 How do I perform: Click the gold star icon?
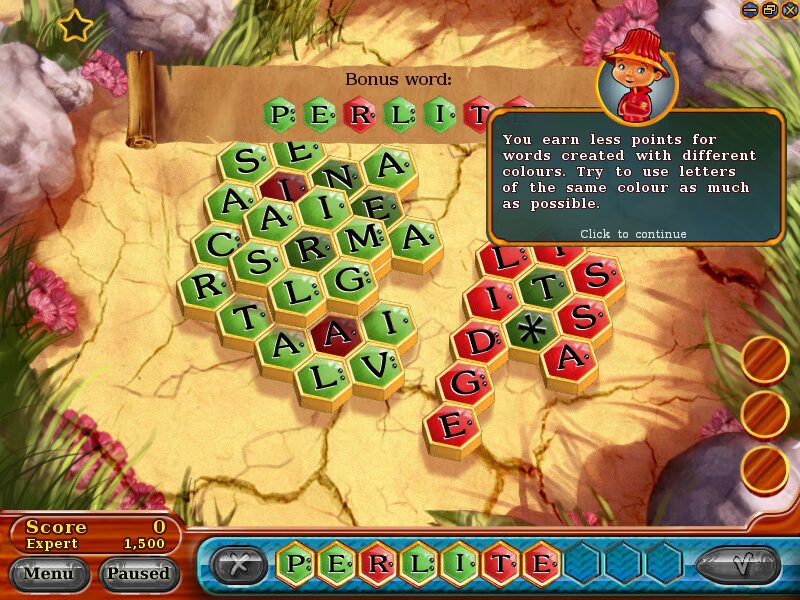tap(73, 26)
